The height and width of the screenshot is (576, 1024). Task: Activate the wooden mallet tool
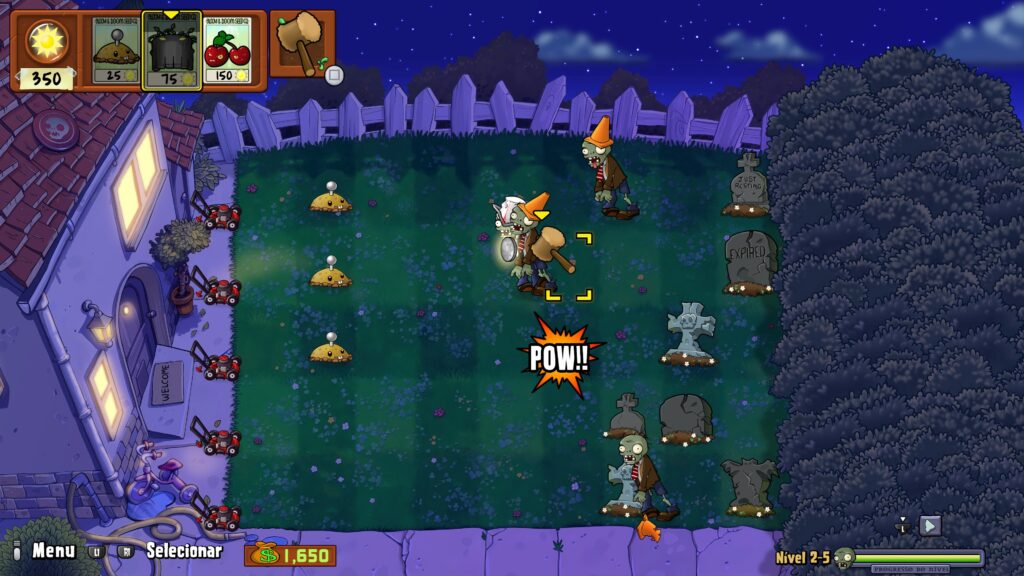[x=301, y=45]
